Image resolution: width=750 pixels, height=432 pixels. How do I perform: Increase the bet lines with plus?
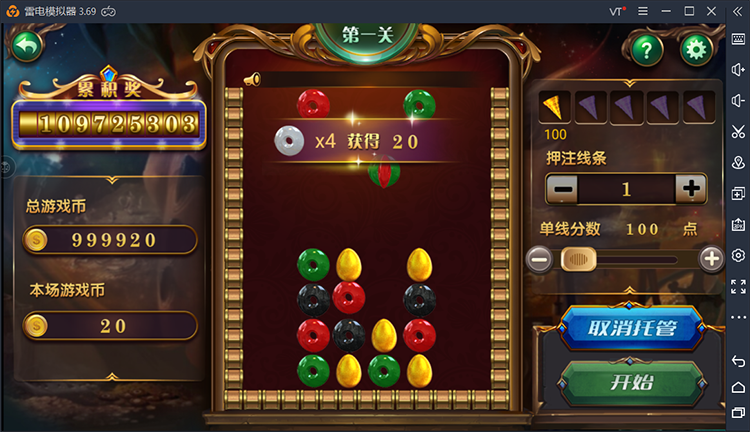point(690,188)
